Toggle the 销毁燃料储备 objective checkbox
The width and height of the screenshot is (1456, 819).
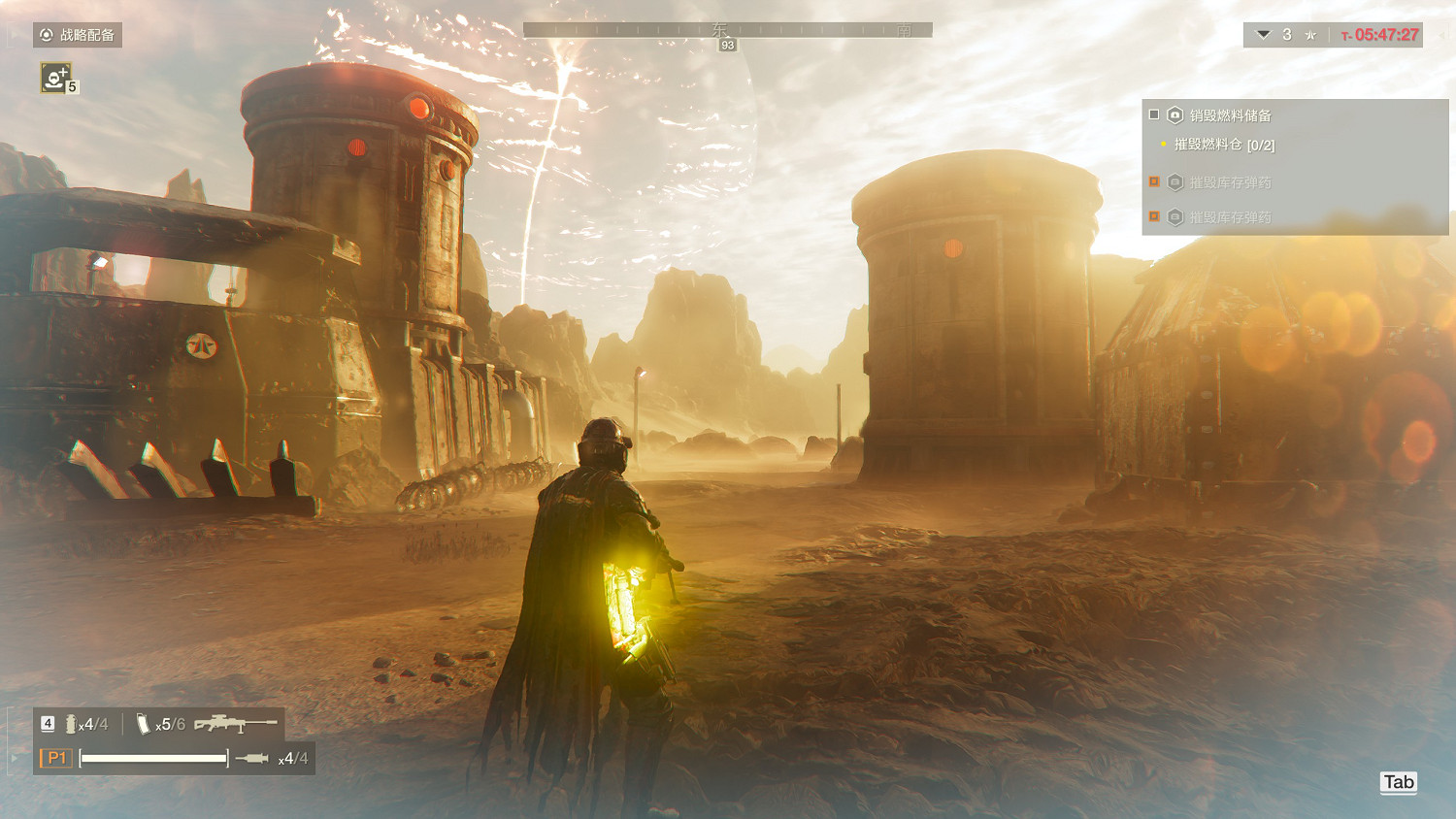click(x=1154, y=115)
